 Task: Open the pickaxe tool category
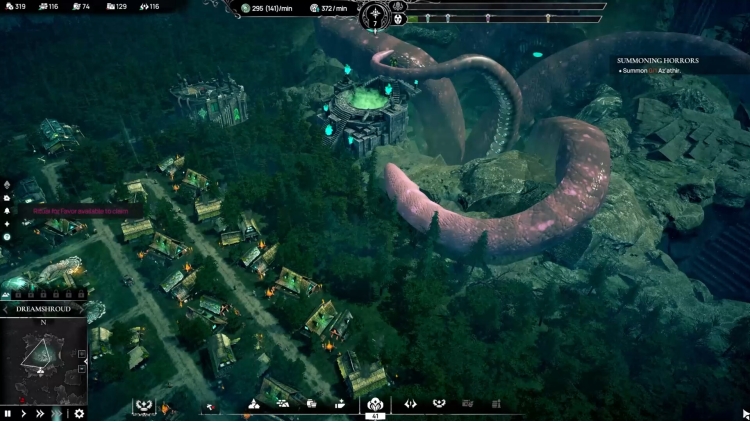point(210,405)
